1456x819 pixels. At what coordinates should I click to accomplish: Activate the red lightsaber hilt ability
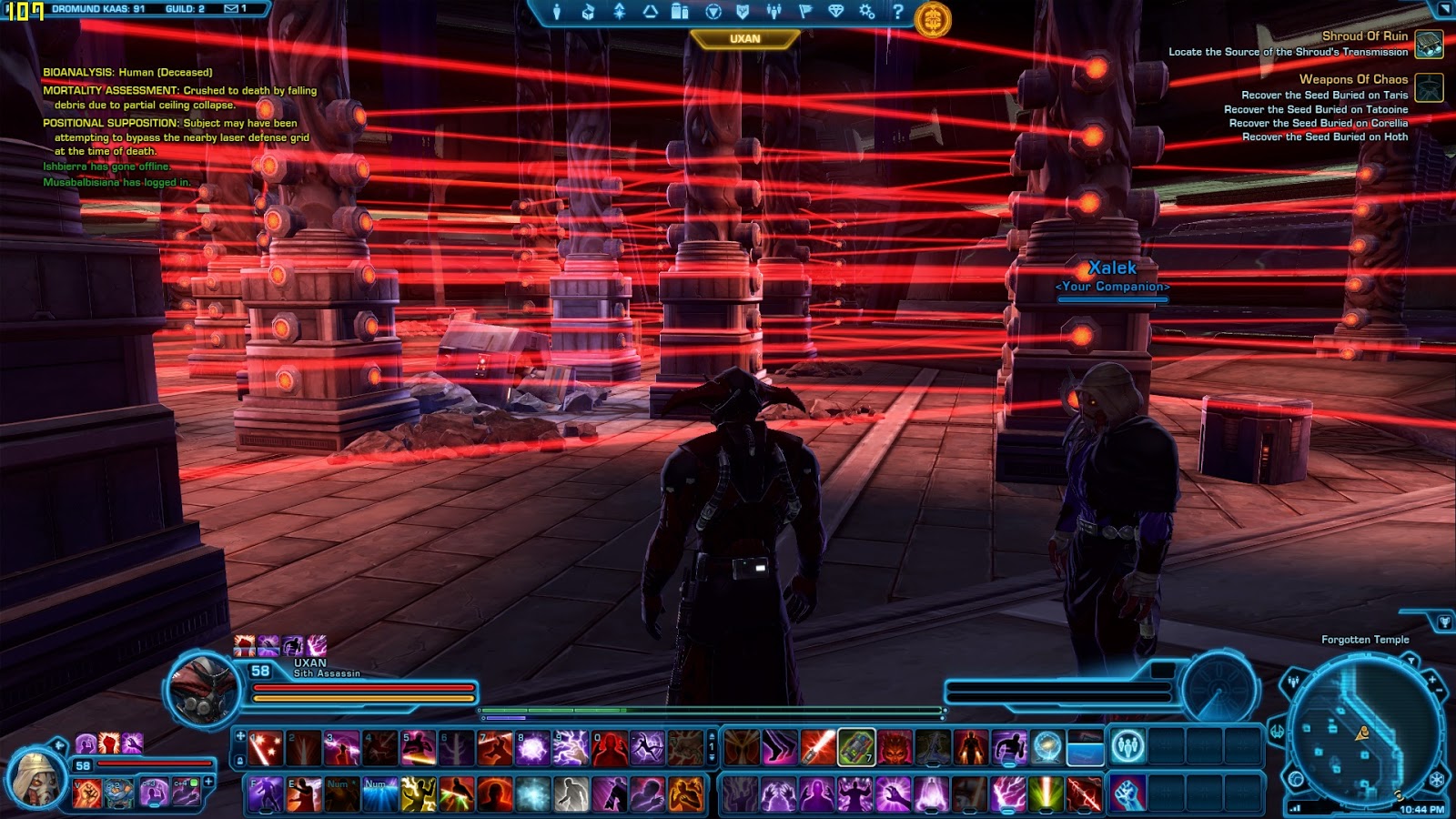tap(818, 748)
